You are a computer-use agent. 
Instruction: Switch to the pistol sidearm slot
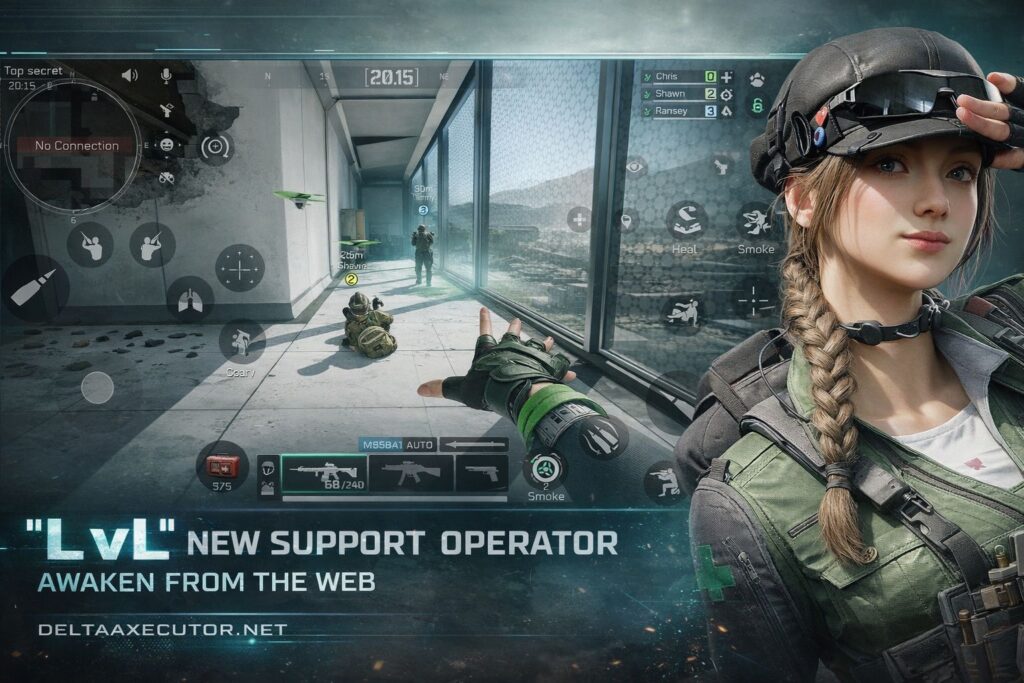[481, 473]
